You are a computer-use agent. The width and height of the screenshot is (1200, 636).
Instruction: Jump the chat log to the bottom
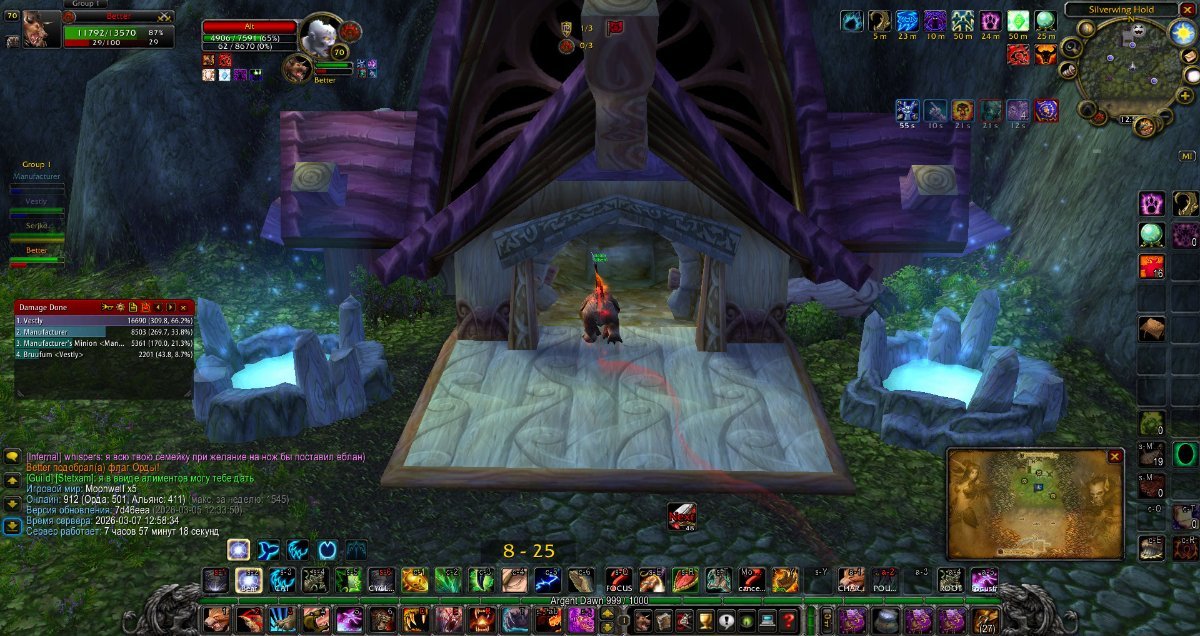12,525
